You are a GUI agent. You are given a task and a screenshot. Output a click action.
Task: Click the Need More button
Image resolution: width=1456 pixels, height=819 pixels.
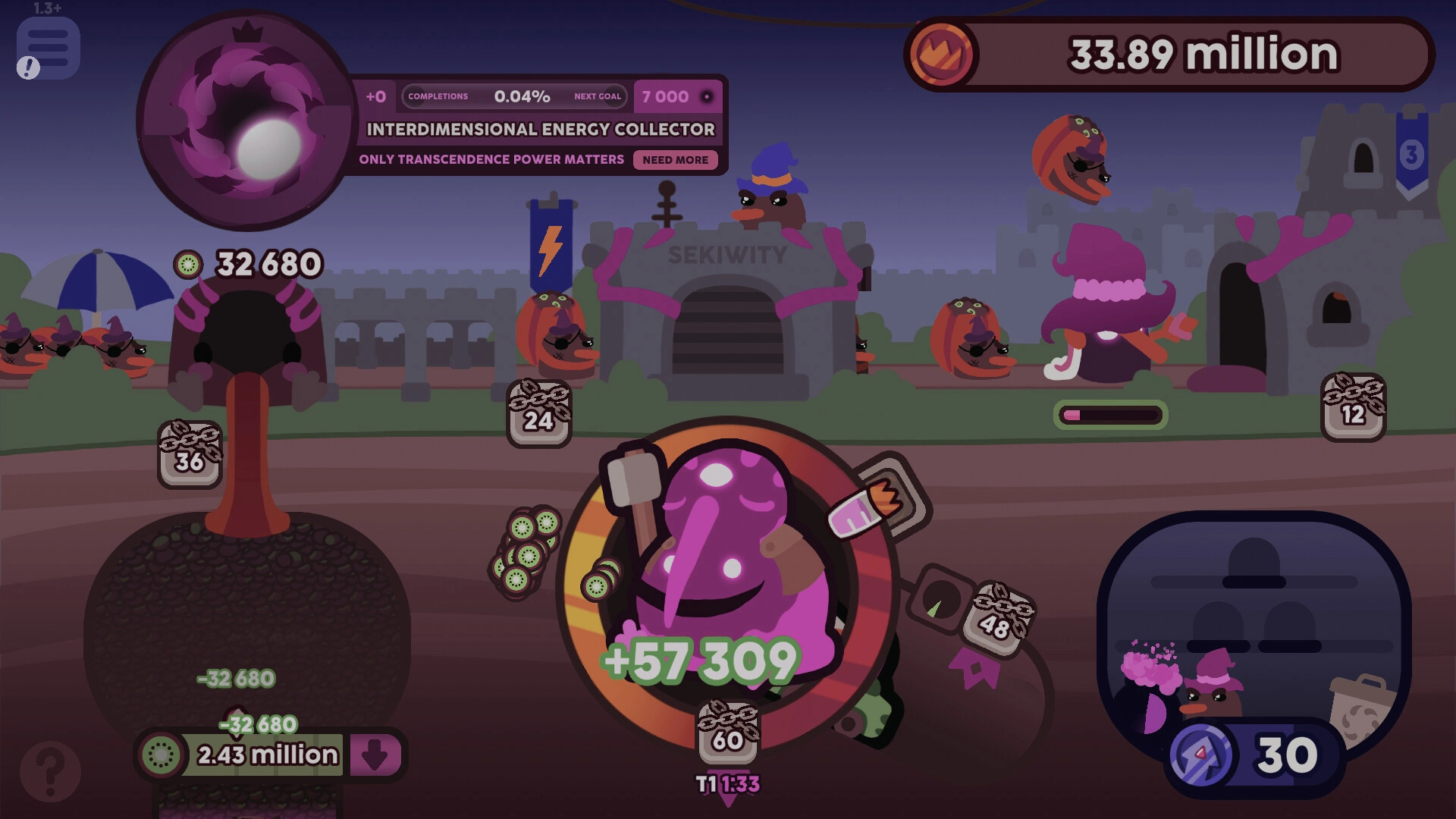pyautogui.click(x=675, y=160)
